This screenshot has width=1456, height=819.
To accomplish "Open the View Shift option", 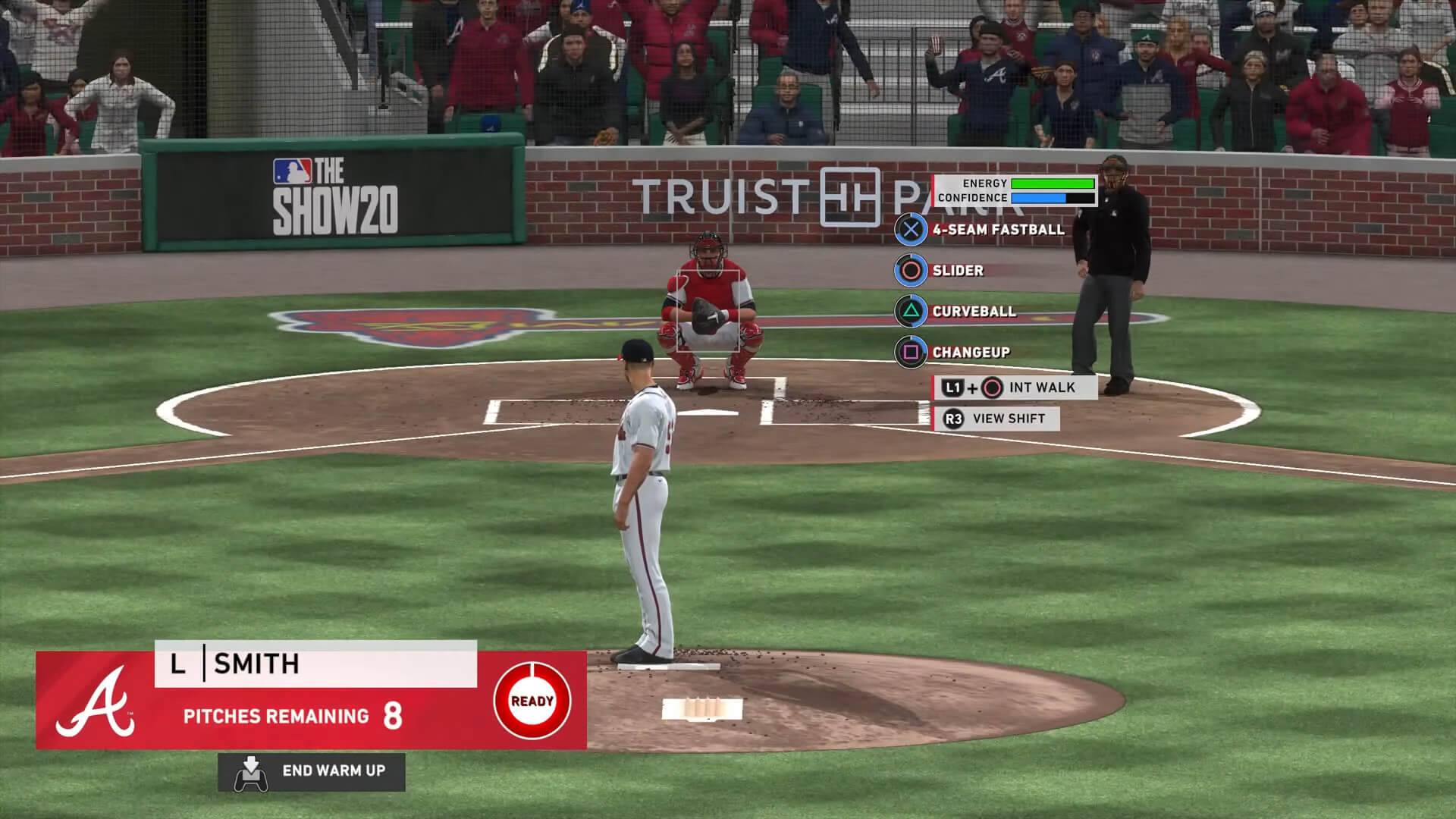I will pyautogui.click(x=996, y=419).
